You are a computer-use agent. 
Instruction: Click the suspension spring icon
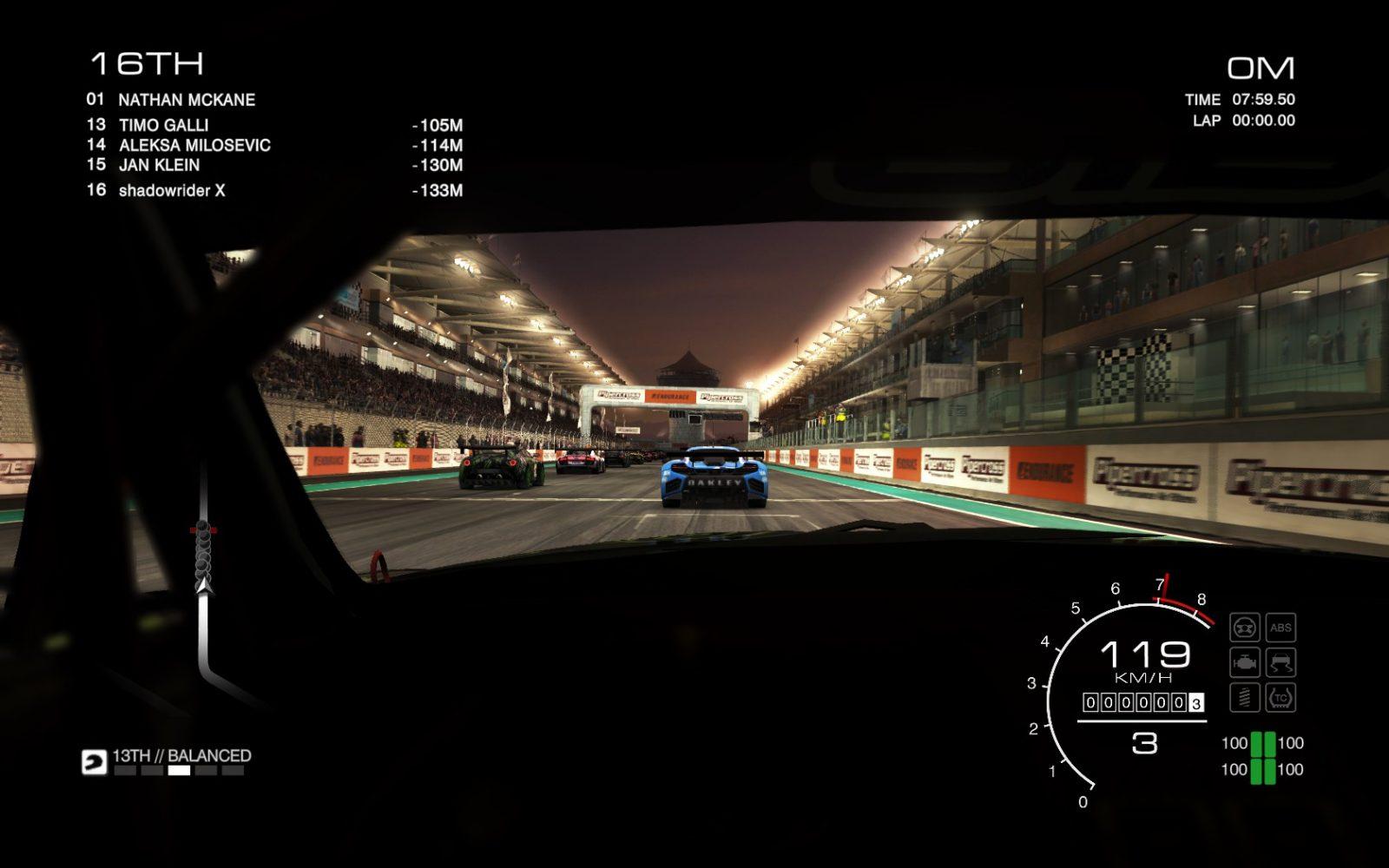[1245, 697]
